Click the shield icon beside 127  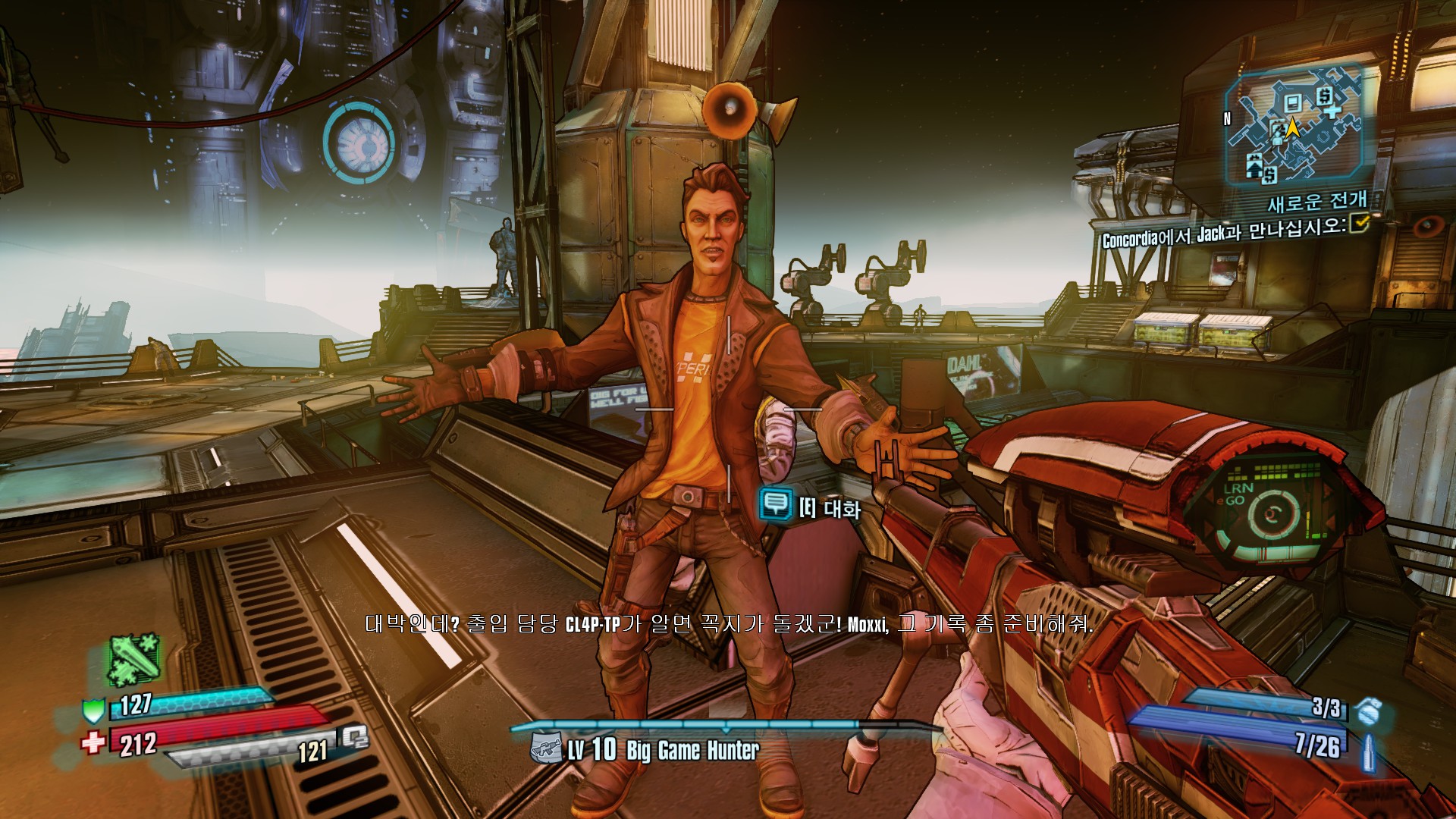coord(93,711)
